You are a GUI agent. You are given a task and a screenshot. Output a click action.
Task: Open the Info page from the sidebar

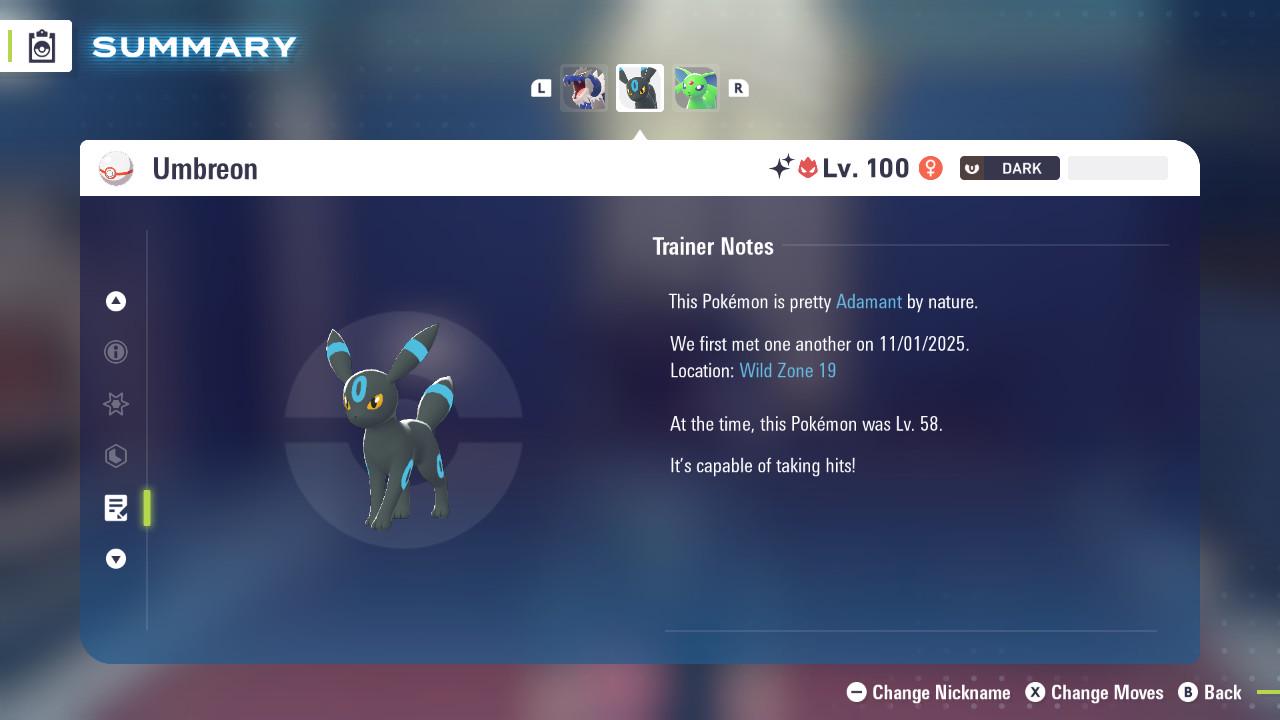(116, 352)
